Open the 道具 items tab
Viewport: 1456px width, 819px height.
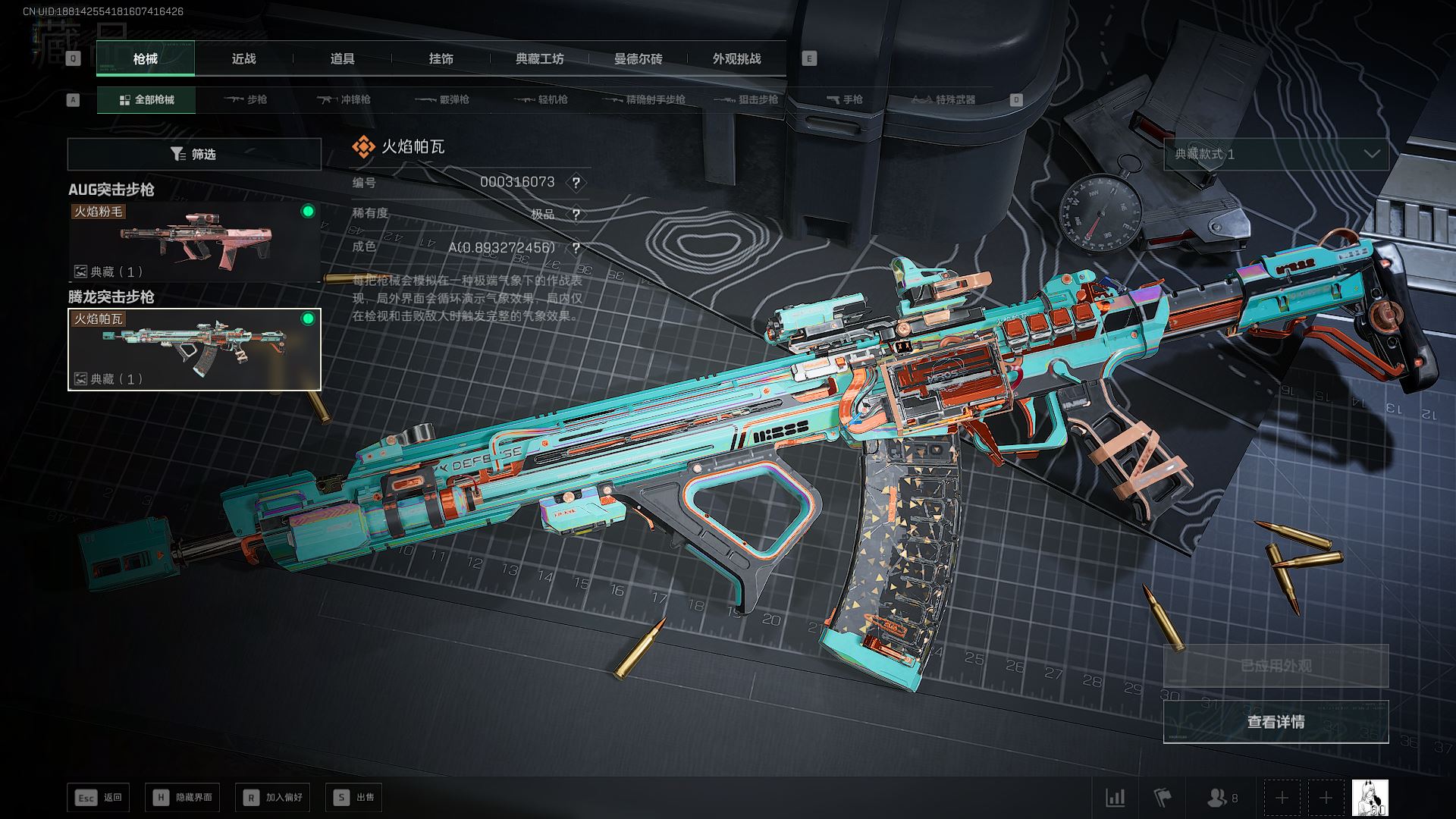342,59
